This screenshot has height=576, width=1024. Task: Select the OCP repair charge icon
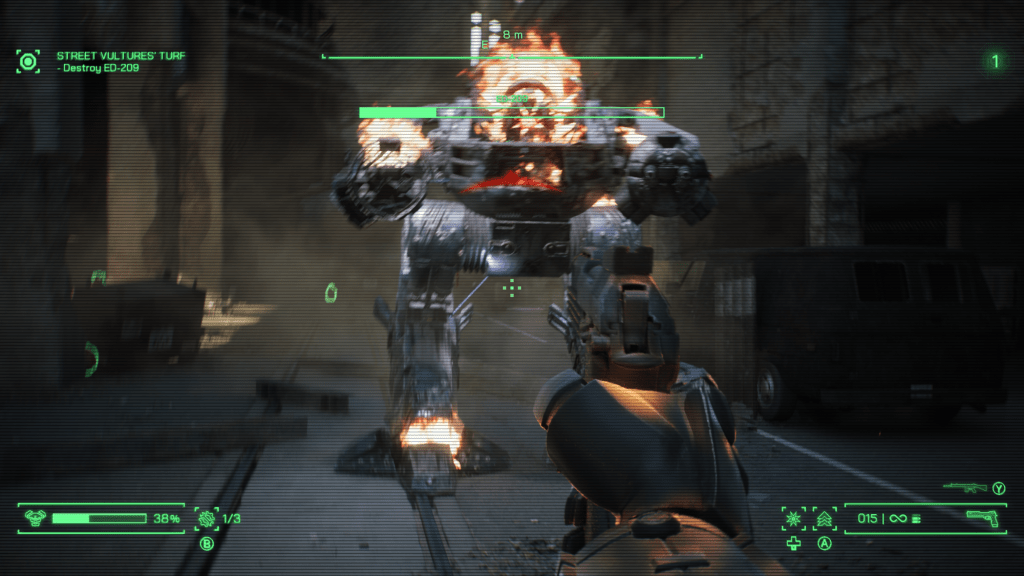(x=207, y=518)
